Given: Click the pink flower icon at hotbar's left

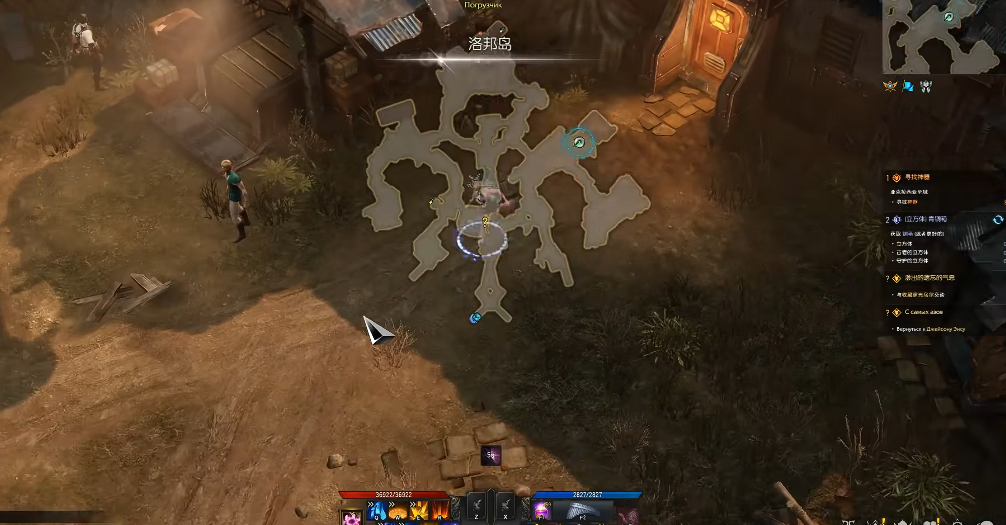Looking at the screenshot, I should tap(351, 516).
